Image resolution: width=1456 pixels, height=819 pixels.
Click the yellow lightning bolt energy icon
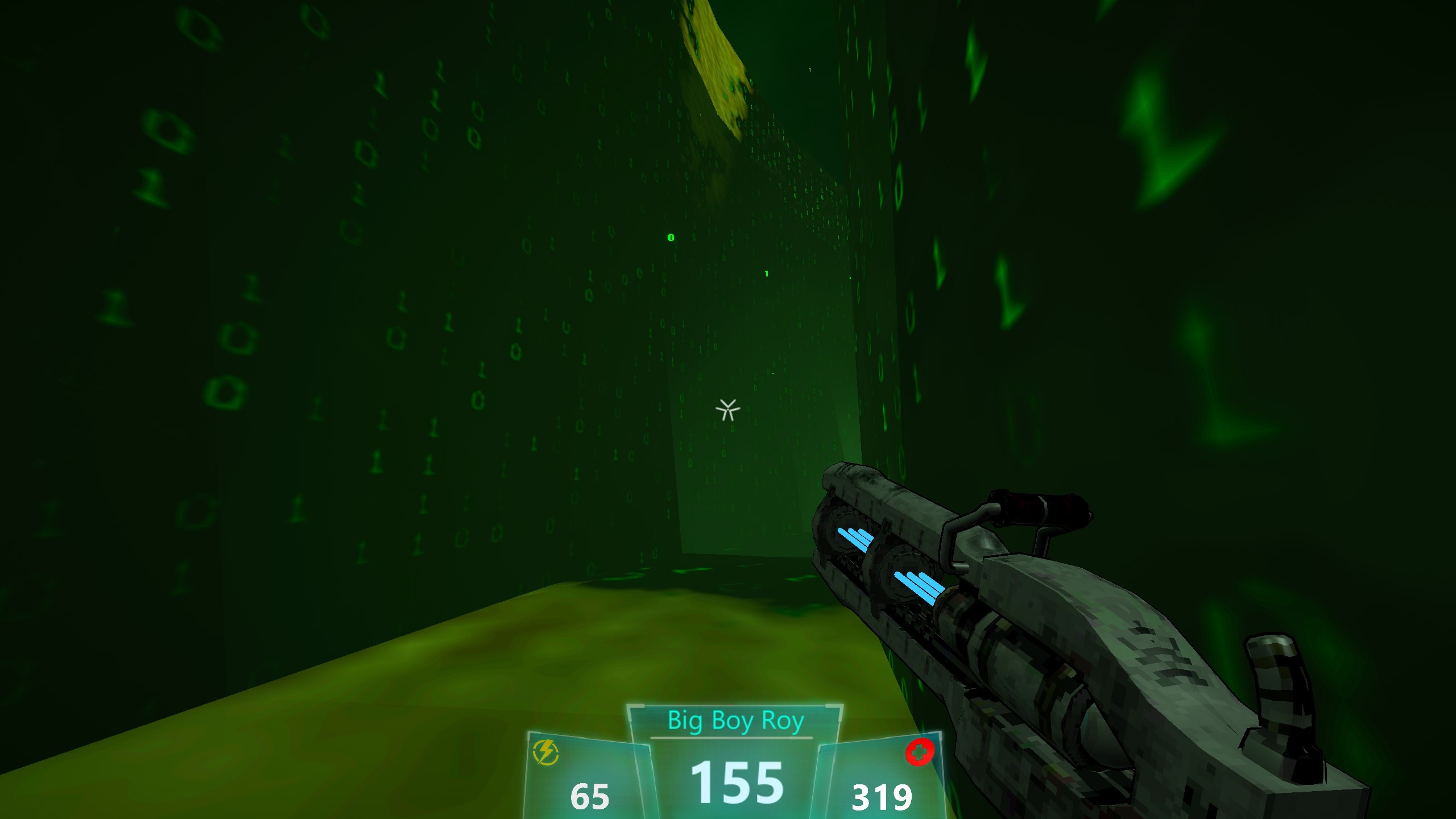point(546,753)
